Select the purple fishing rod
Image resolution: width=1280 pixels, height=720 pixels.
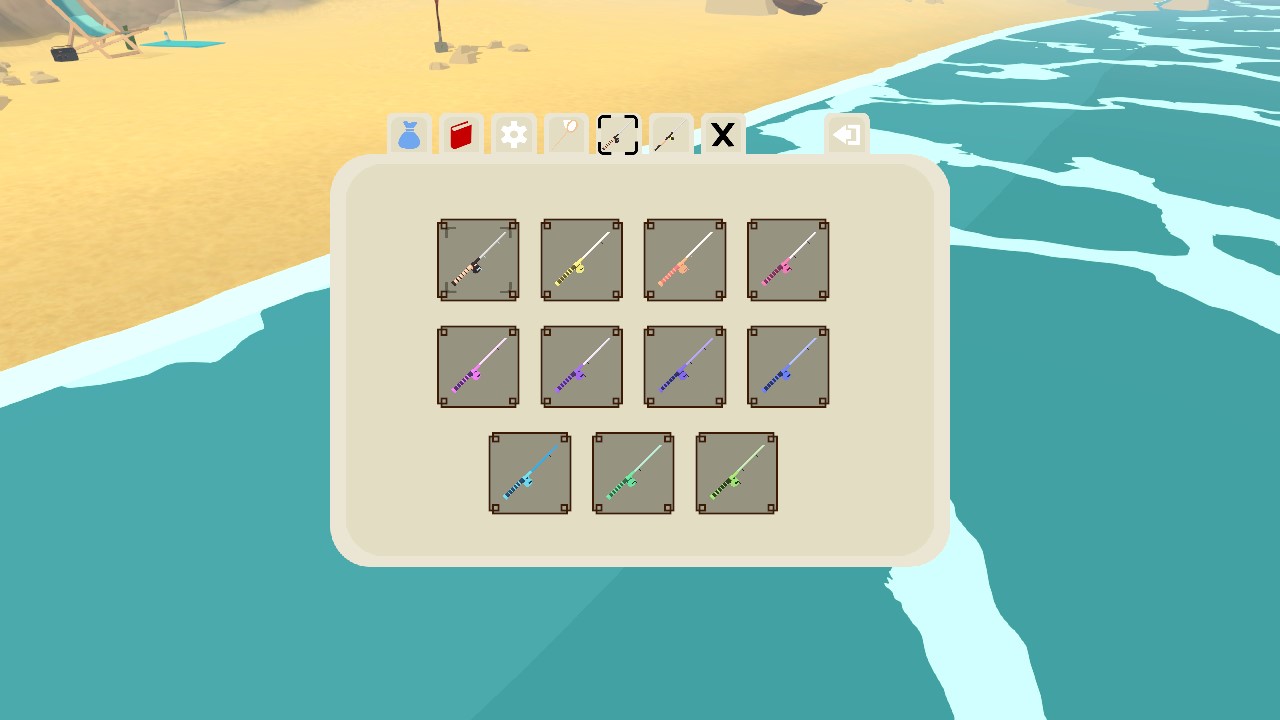tap(581, 366)
